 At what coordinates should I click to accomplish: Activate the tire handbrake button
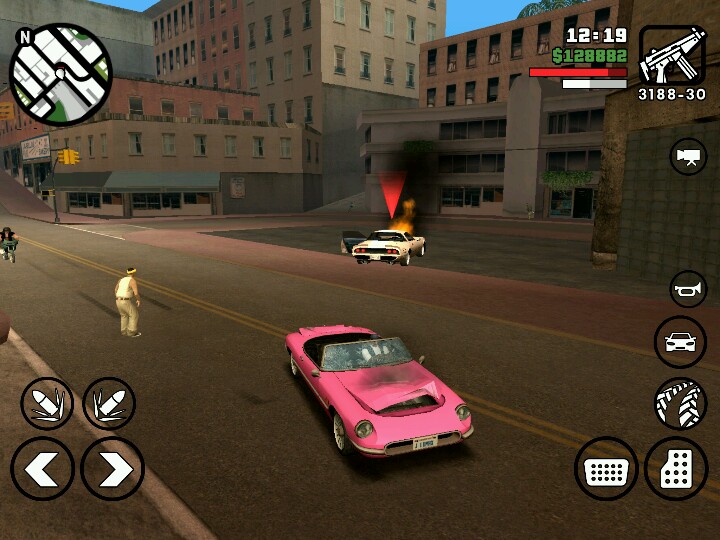tap(680, 403)
